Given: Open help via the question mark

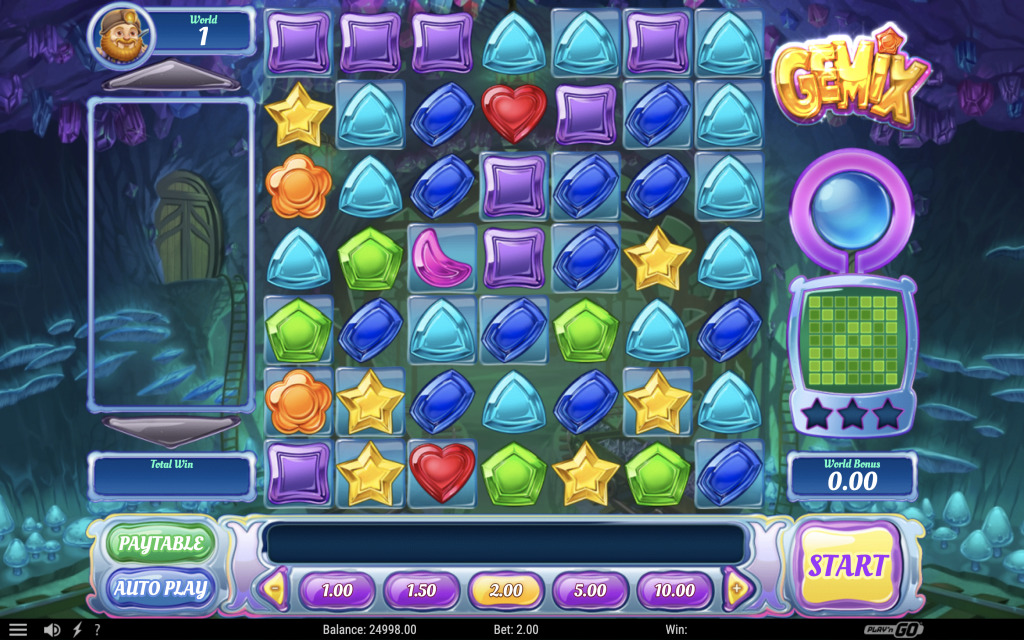Looking at the screenshot, I should 97,630.
